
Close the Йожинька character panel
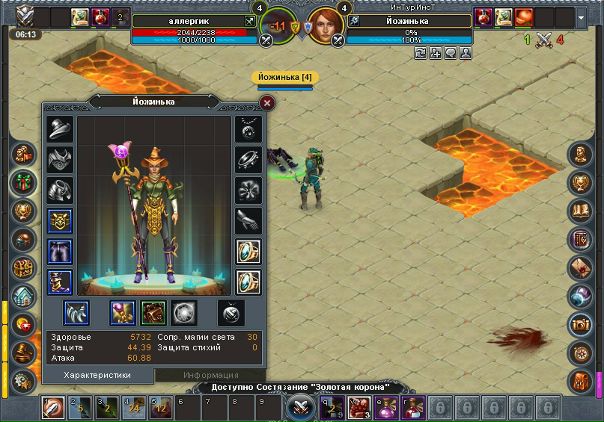coord(267,102)
